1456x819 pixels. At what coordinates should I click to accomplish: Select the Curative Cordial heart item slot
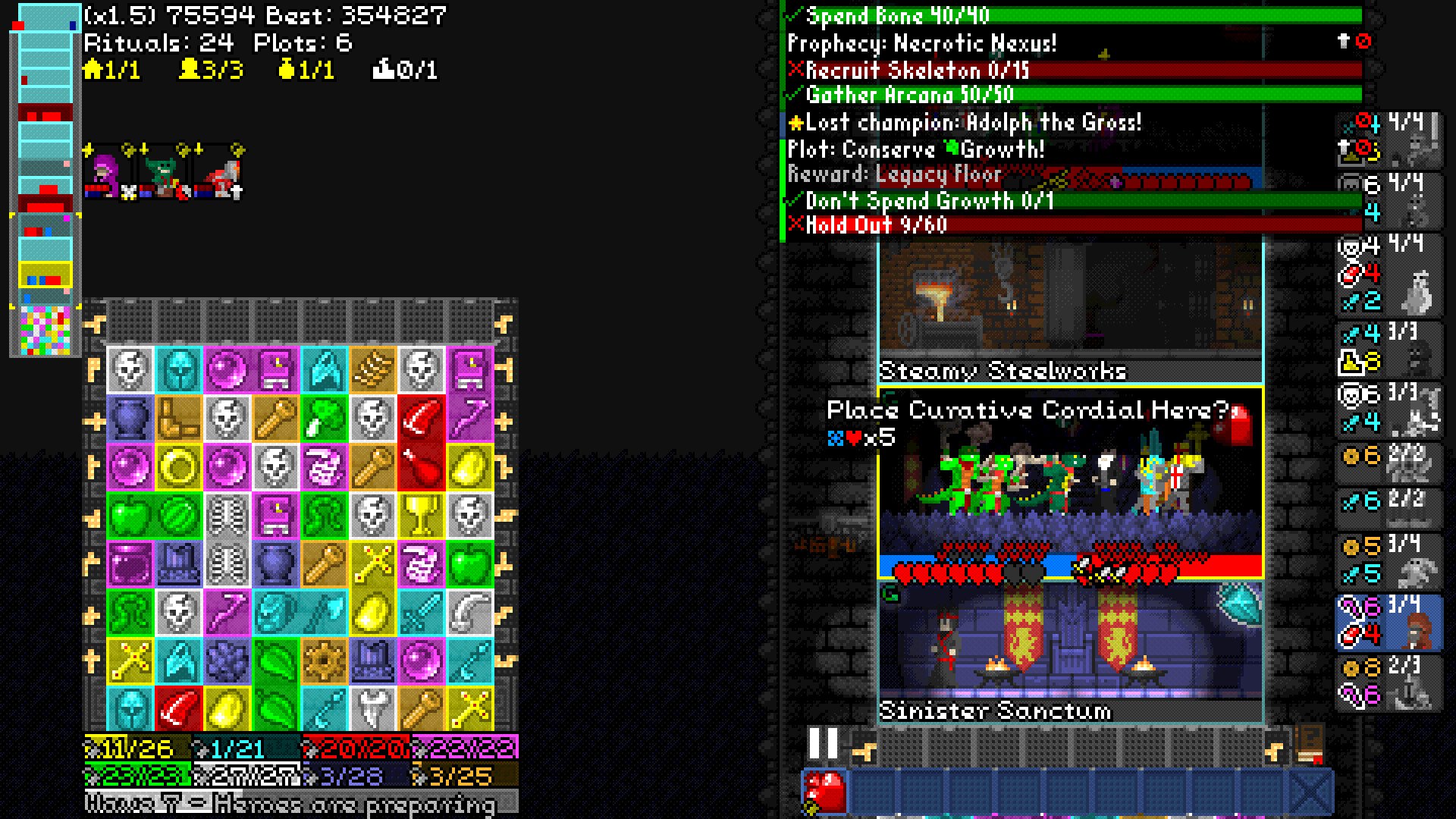pyautogui.click(x=824, y=792)
